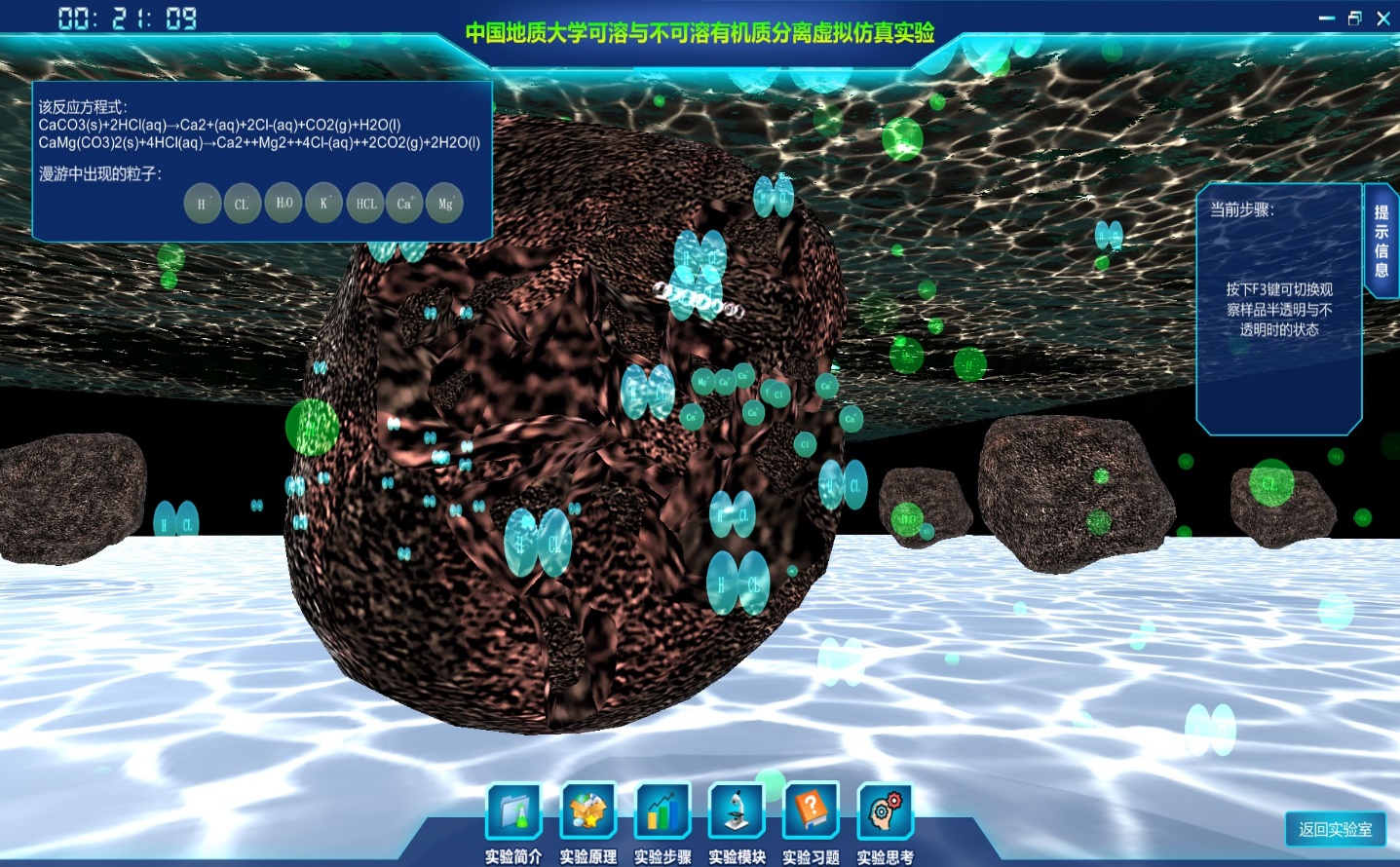The height and width of the screenshot is (867, 1400).
Task: Close the simulation window
Action: click(x=1382, y=19)
